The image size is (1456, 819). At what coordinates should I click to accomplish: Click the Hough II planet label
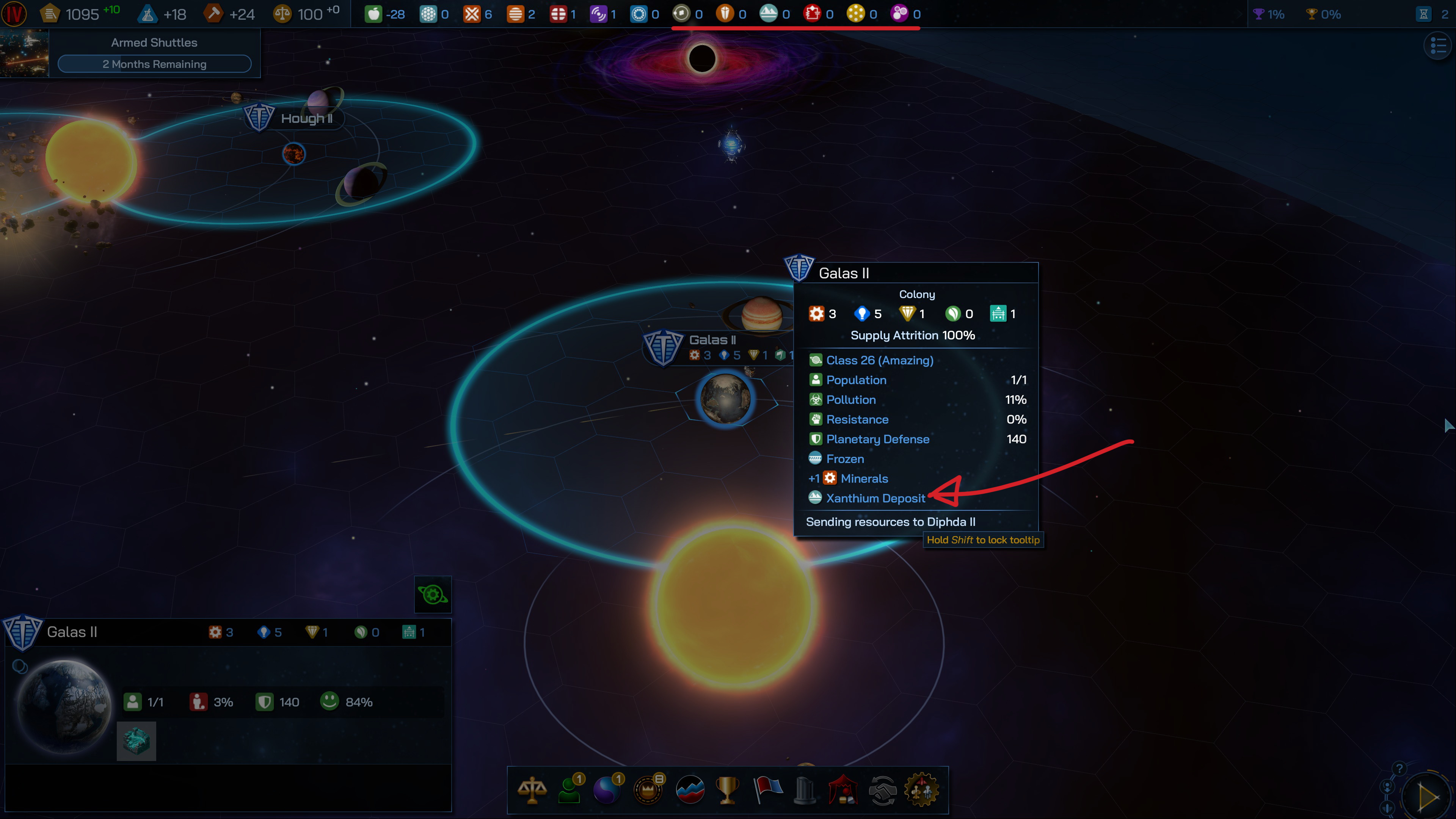tap(306, 119)
